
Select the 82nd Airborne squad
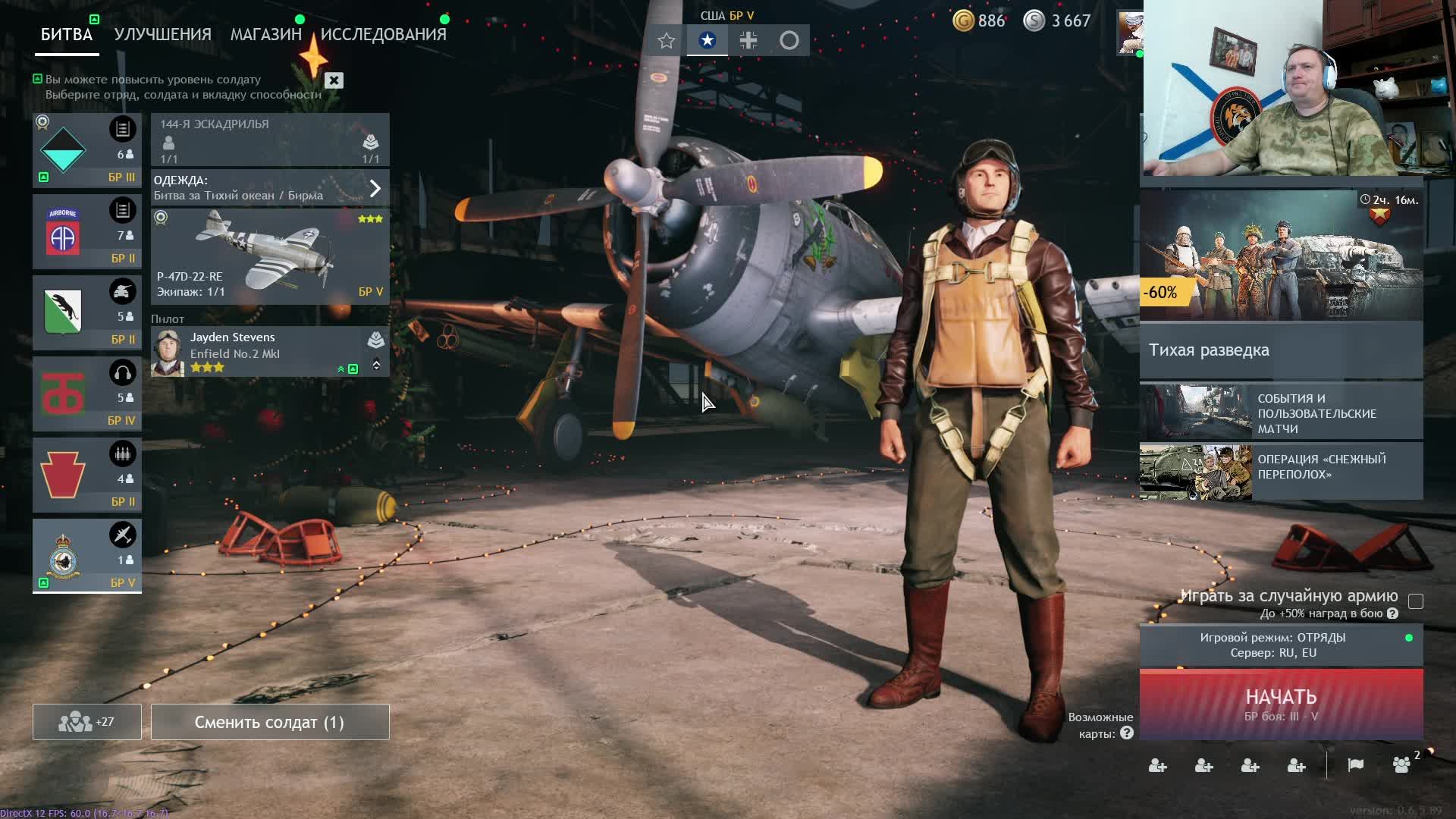[86, 232]
